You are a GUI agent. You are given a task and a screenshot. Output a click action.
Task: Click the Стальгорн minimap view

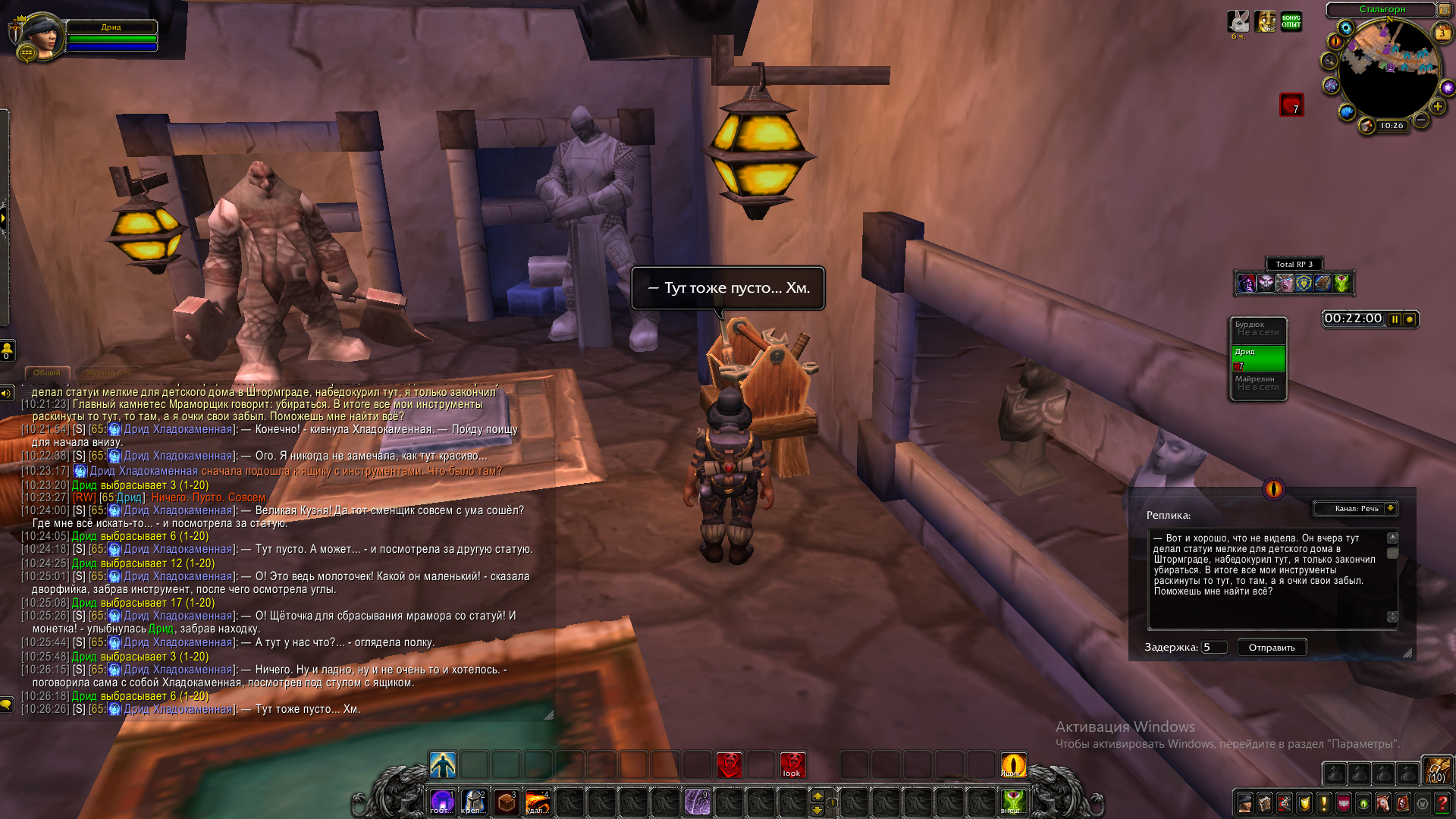(1389, 72)
